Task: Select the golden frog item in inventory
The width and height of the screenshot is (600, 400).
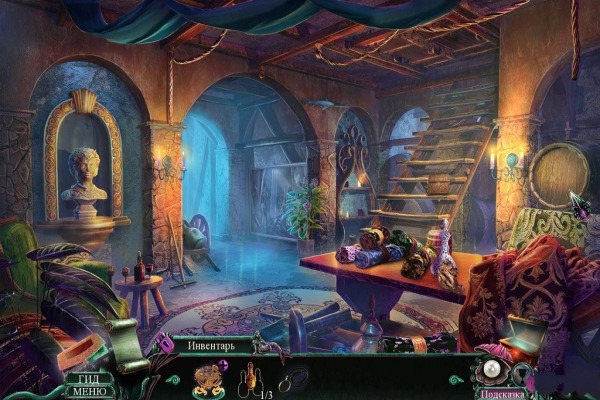Action: click(209, 379)
